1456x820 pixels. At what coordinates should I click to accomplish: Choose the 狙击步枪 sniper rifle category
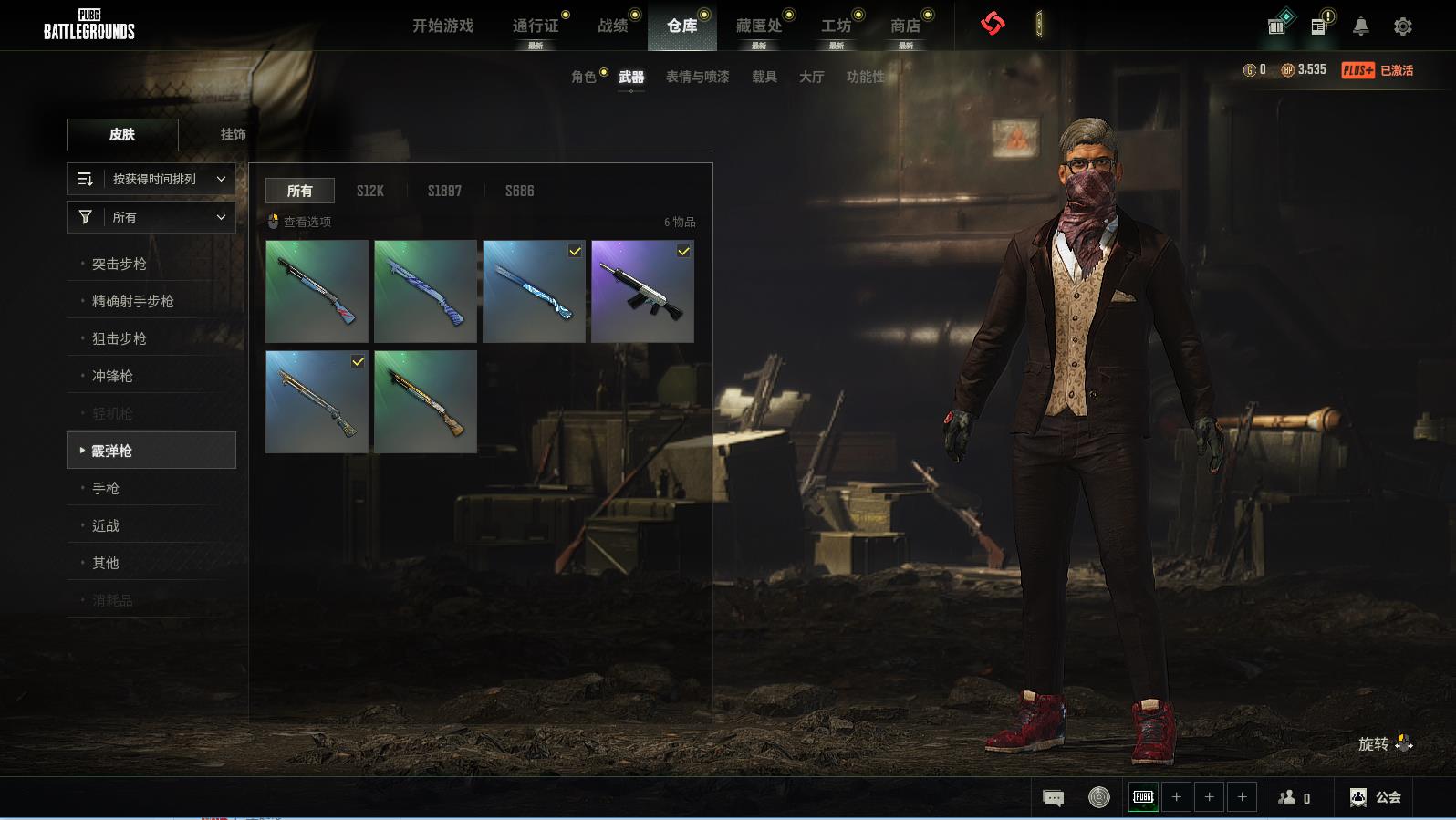click(x=120, y=338)
